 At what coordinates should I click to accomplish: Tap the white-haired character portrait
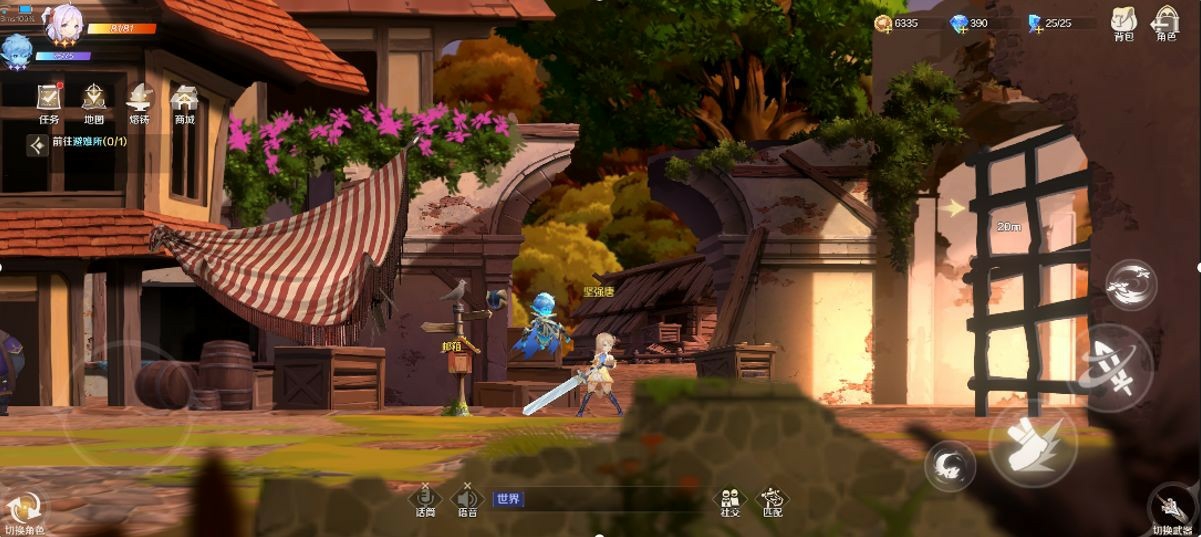click(x=64, y=22)
